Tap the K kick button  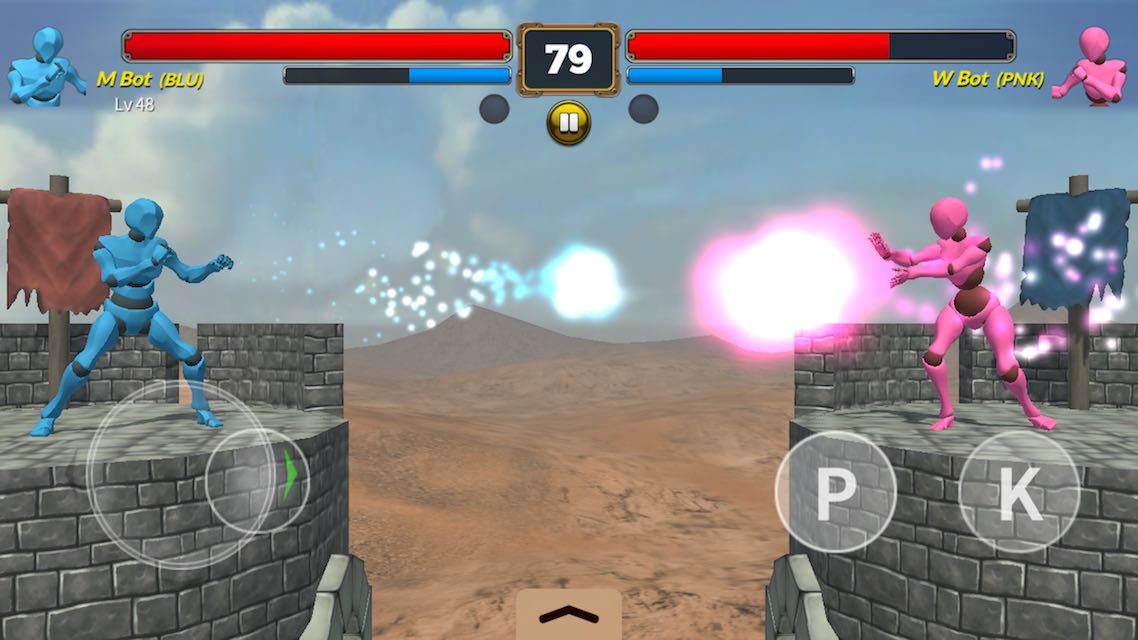point(1018,491)
